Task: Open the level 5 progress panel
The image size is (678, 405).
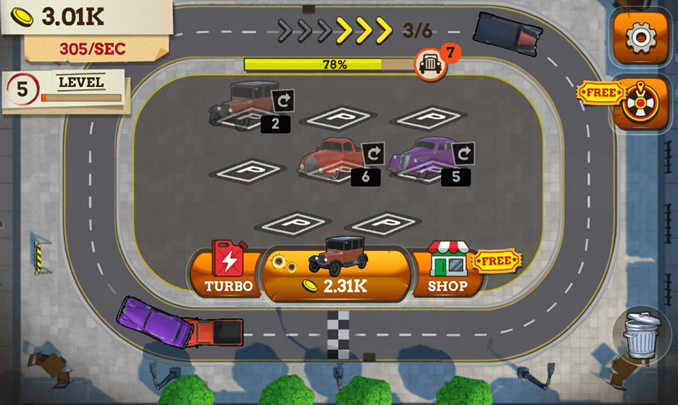Action: tap(64, 89)
